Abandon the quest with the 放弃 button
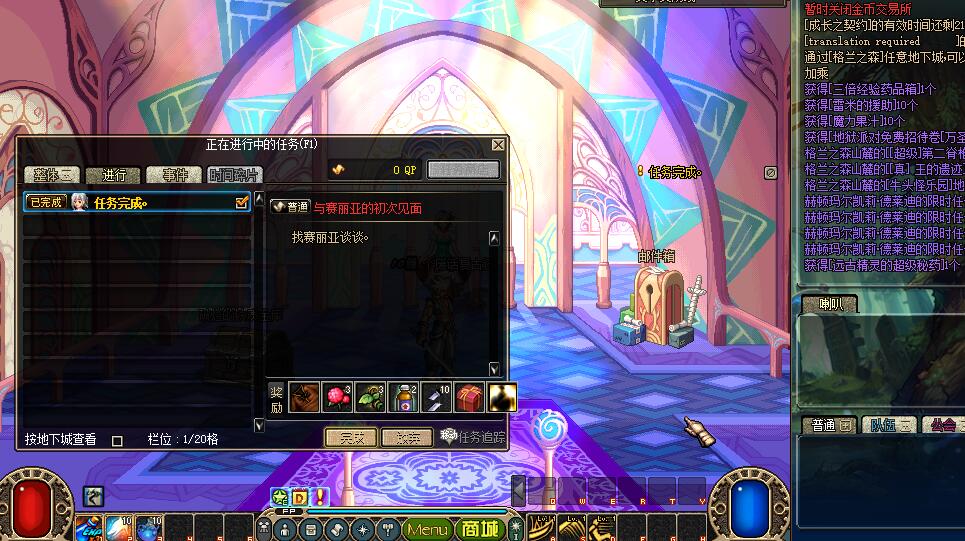 tap(407, 437)
